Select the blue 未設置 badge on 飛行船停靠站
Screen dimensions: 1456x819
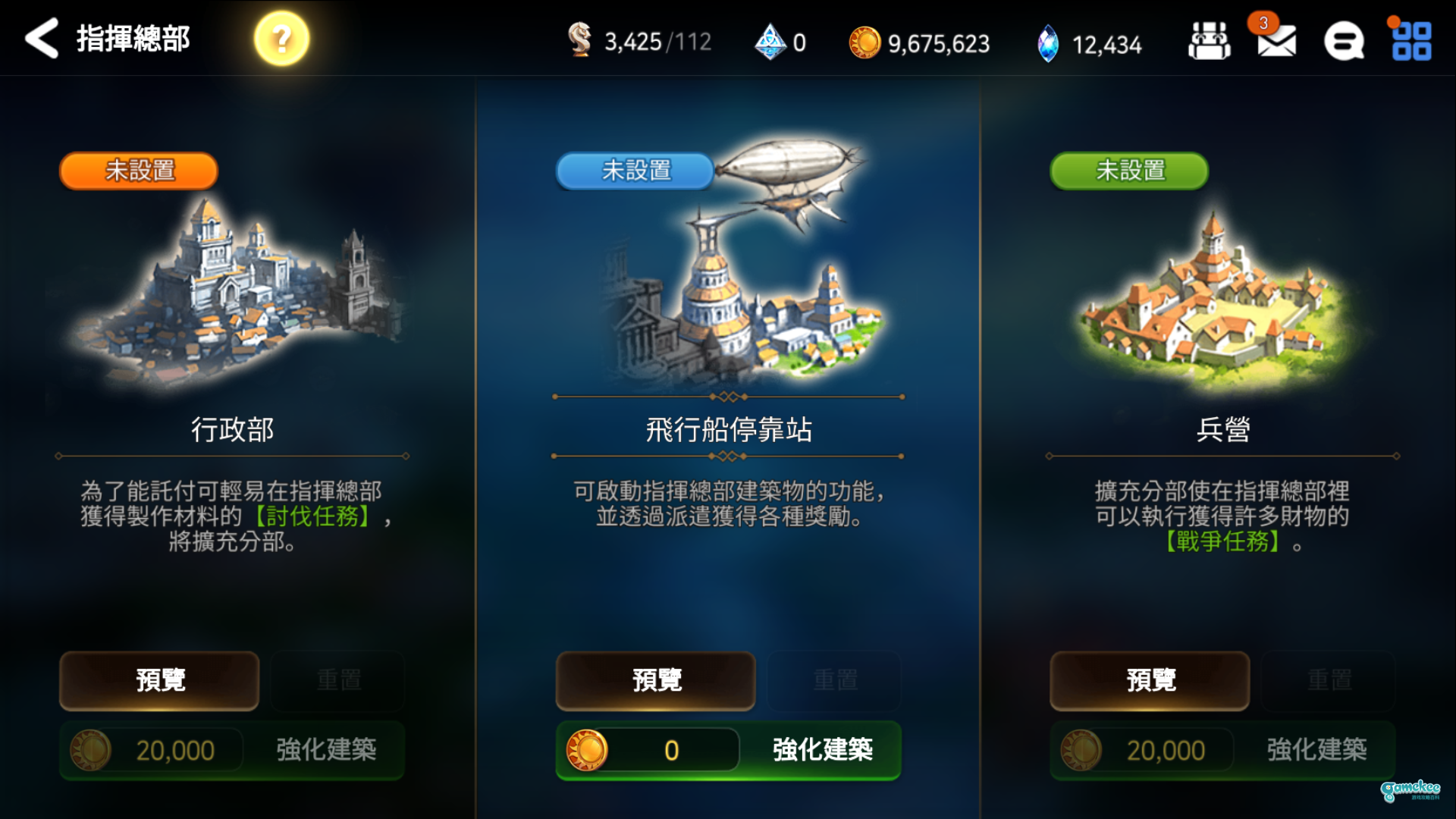click(635, 172)
